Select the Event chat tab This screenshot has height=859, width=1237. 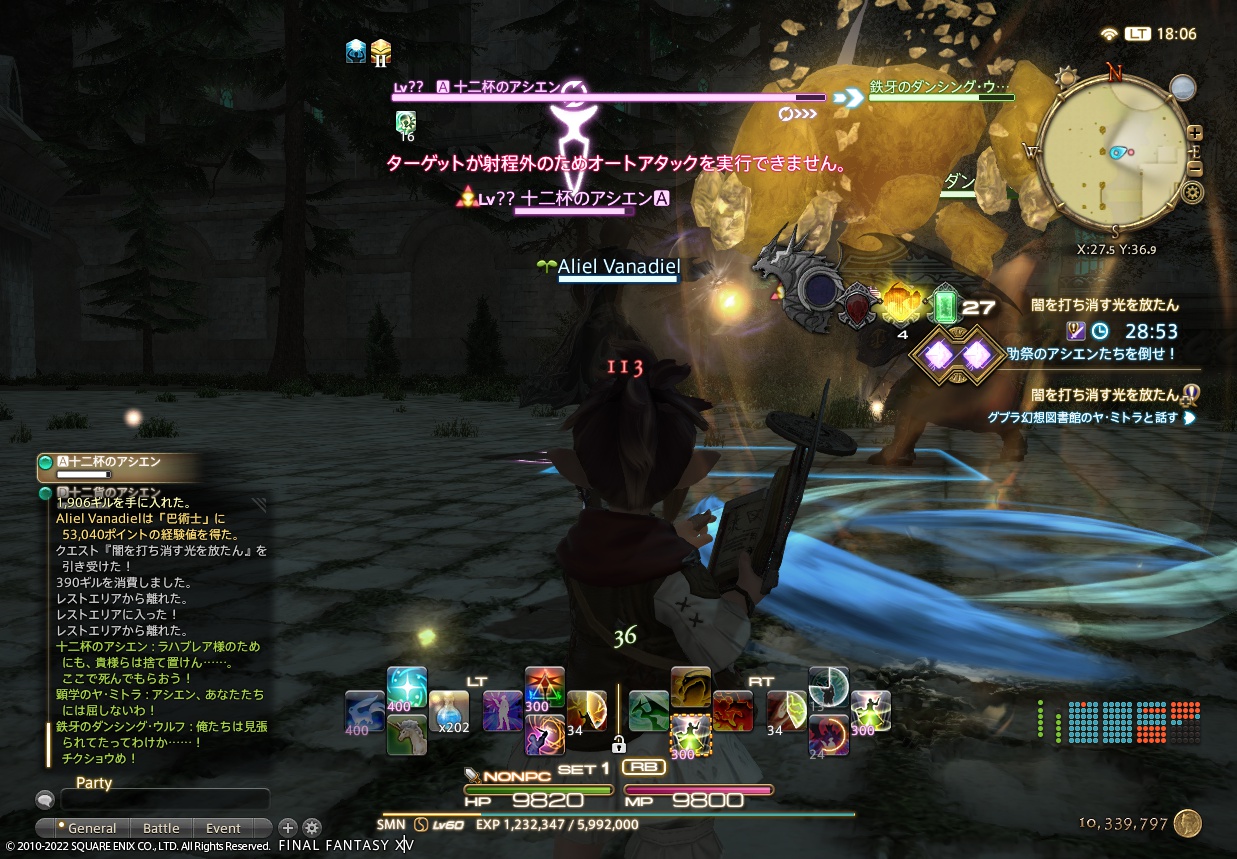click(223, 828)
